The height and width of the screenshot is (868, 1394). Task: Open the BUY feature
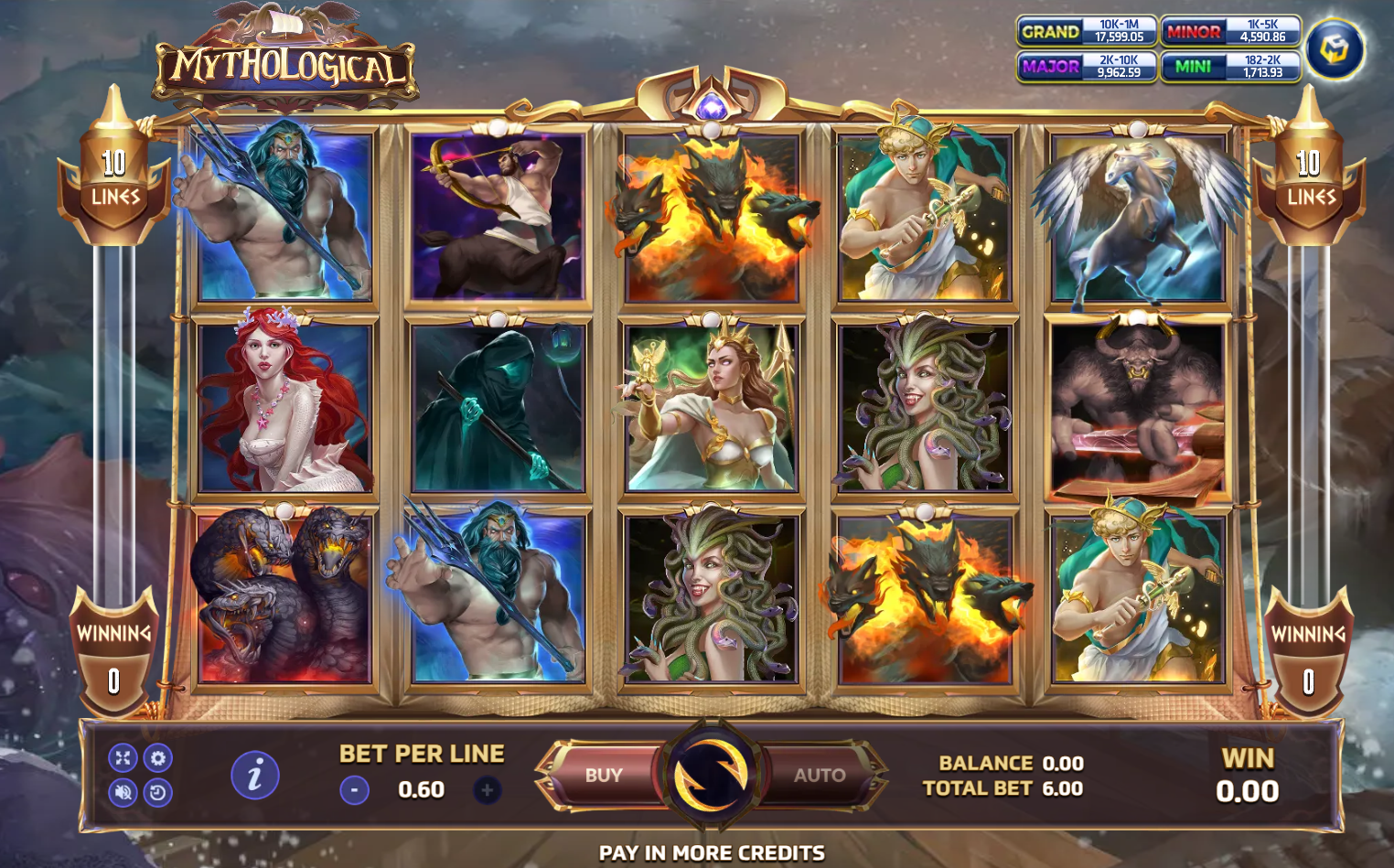coord(605,776)
